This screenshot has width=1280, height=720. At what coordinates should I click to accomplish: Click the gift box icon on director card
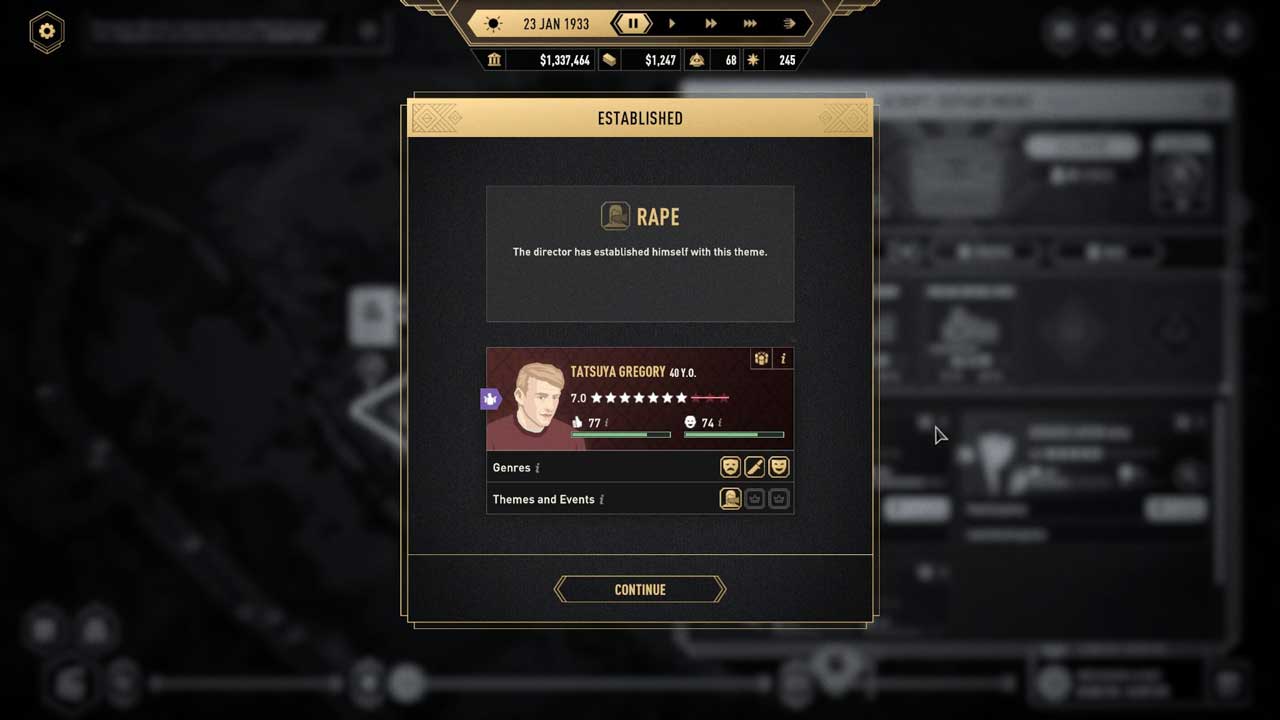(x=761, y=358)
